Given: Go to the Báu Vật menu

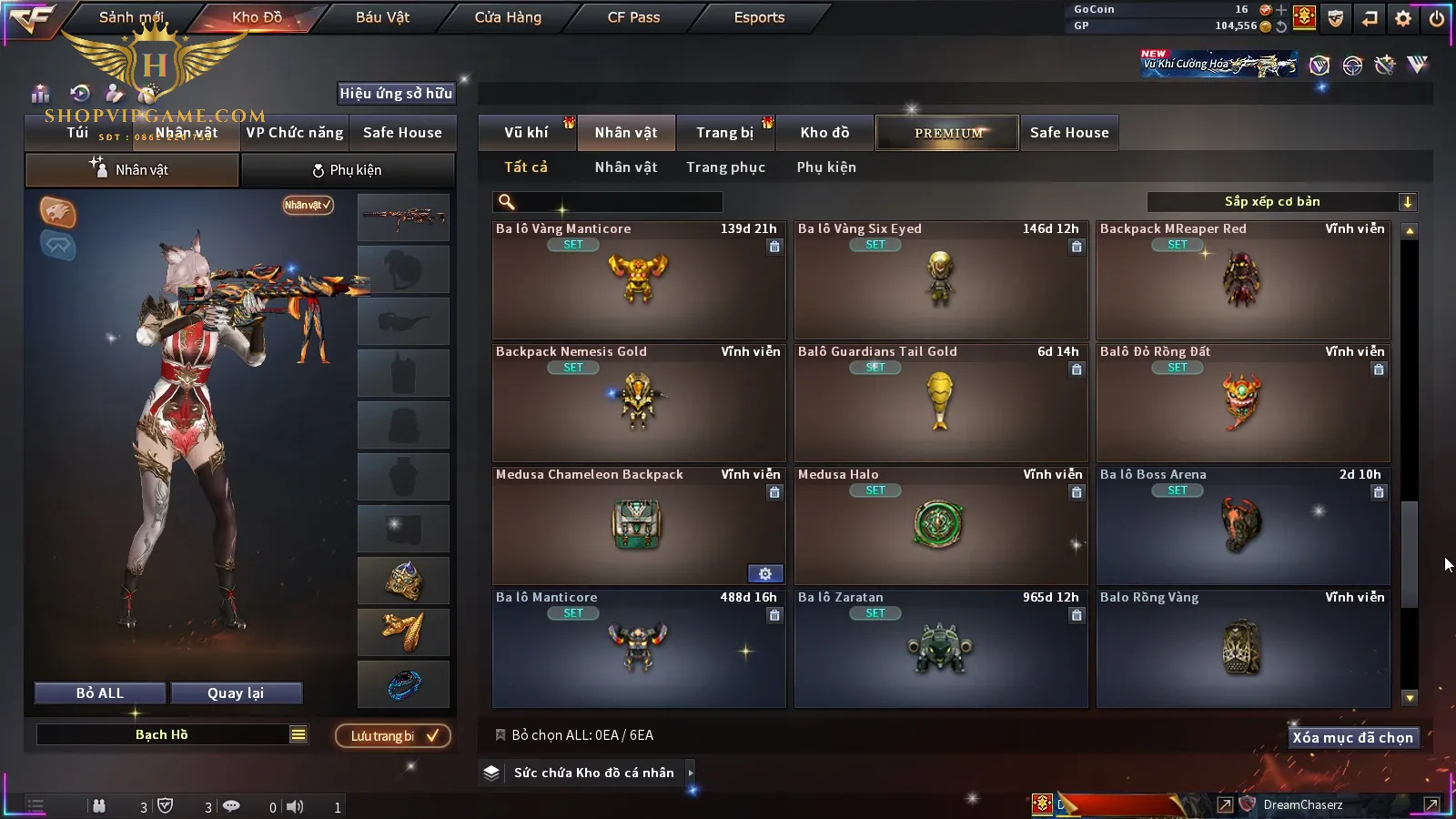Looking at the screenshot, I should pyautogui.click(x=382, y=17).
